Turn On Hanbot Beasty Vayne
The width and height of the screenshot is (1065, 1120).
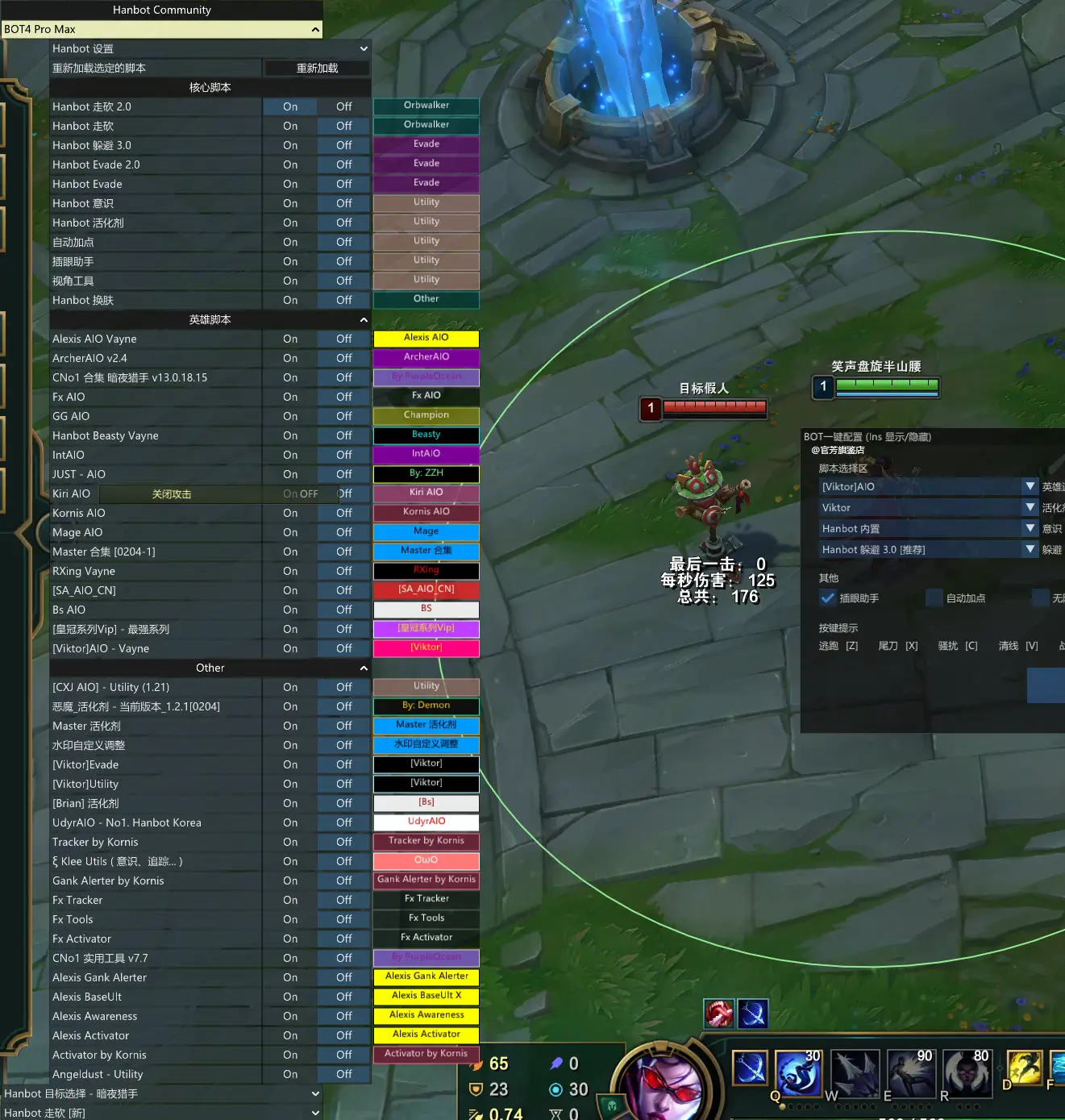coord(290,436)
